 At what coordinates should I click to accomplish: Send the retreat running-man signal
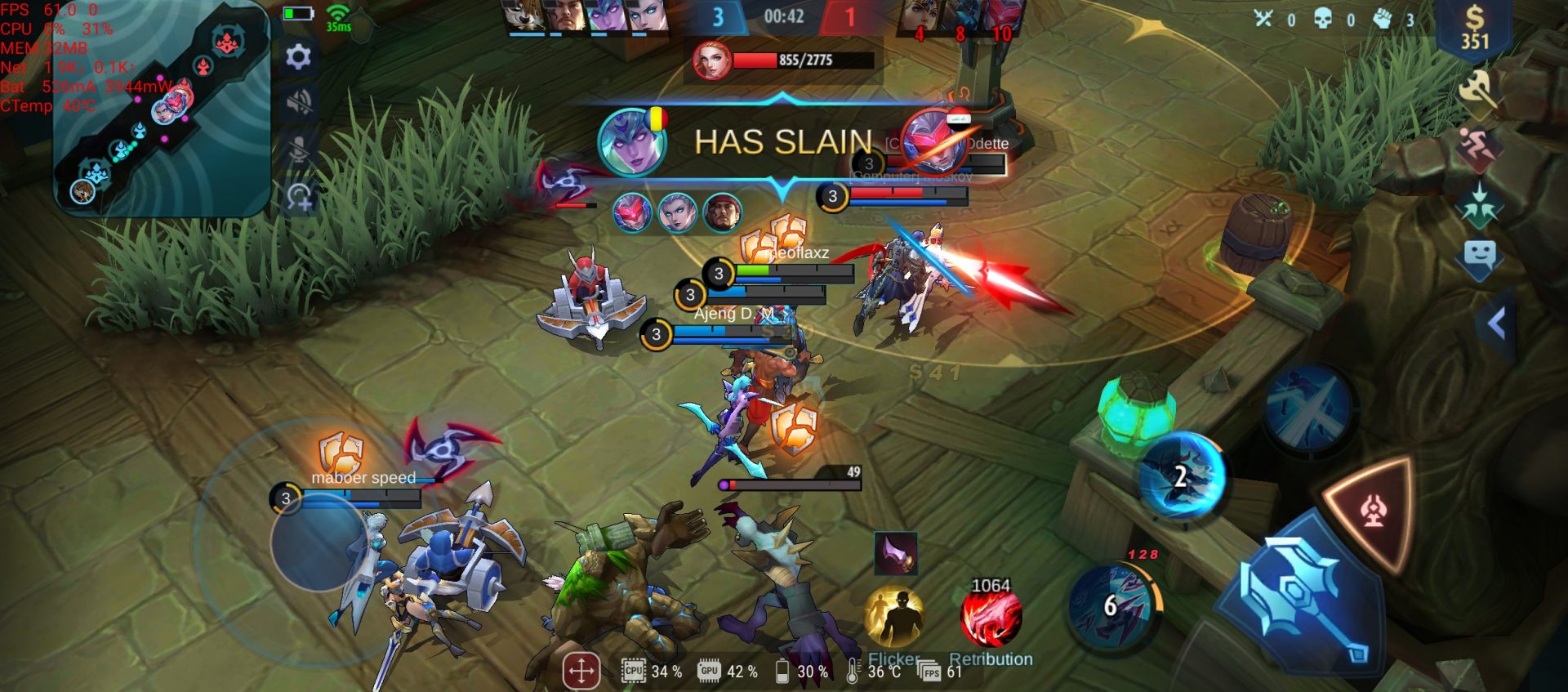point(1478,147)
